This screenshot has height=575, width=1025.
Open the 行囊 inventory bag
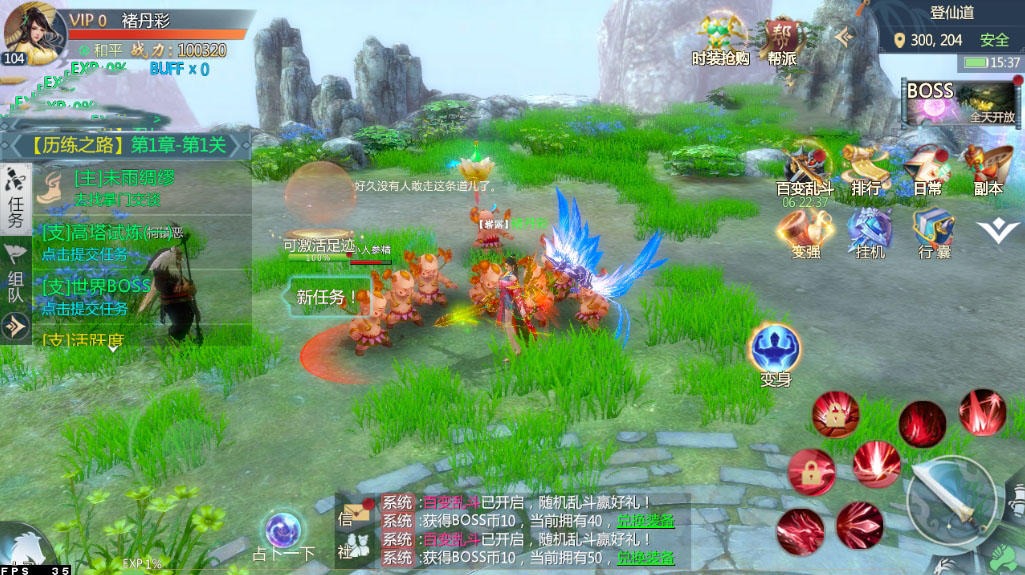click(932, 231)
